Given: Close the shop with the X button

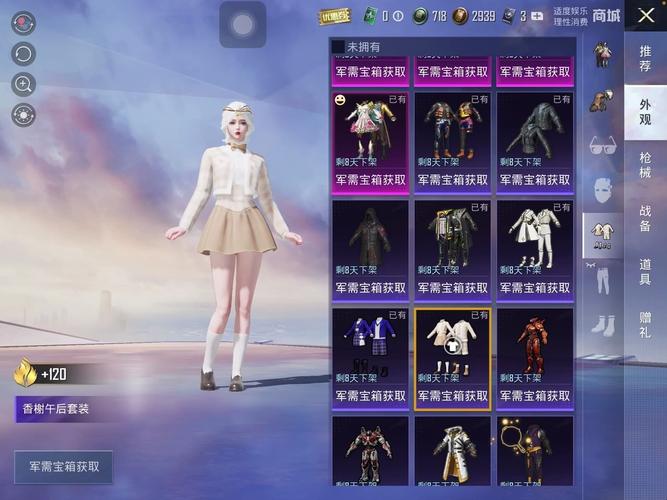Looking at the screenshot, I should point(645,17).
